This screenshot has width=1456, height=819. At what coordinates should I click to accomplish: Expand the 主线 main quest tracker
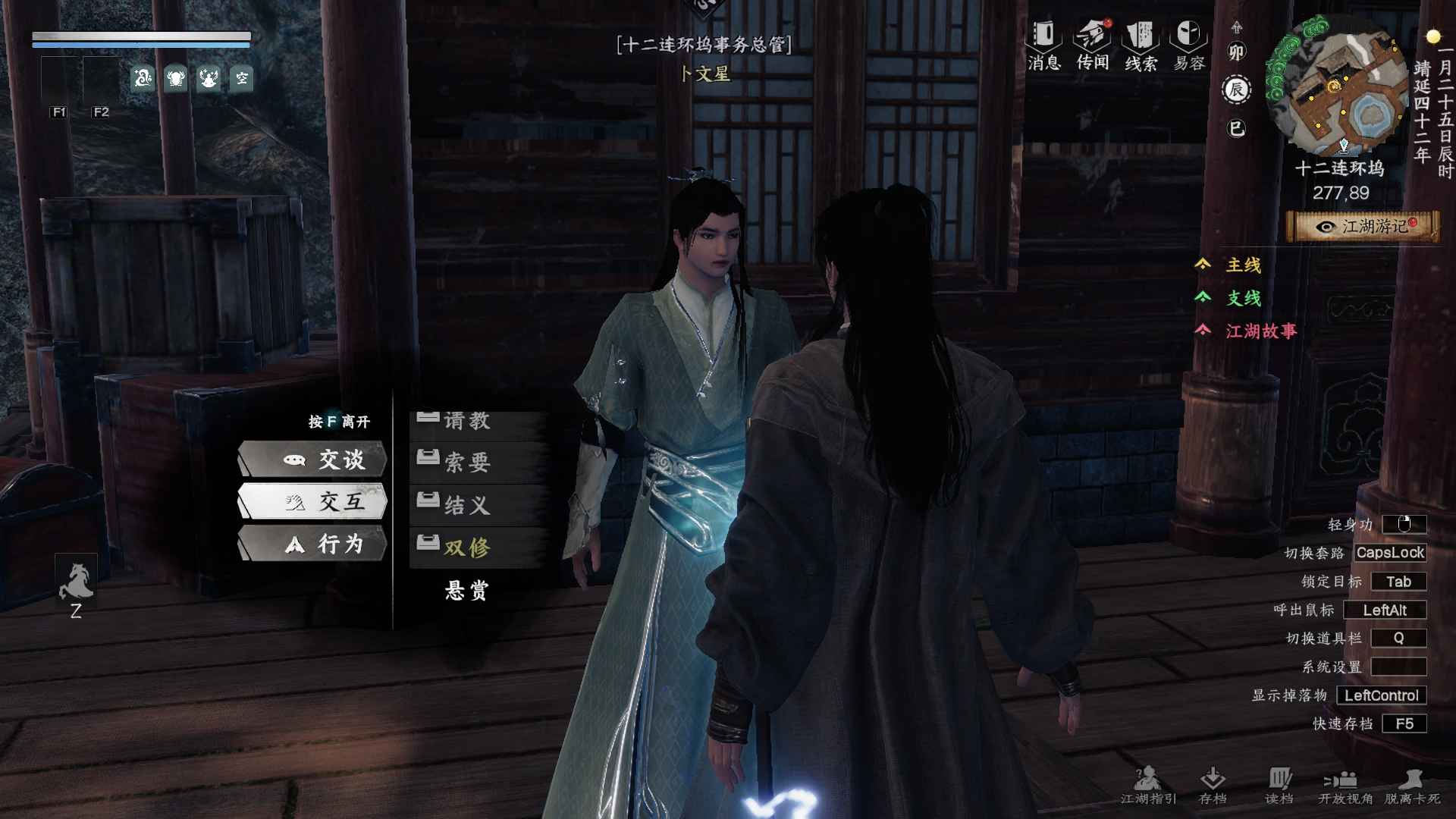tap(1243, 265)
